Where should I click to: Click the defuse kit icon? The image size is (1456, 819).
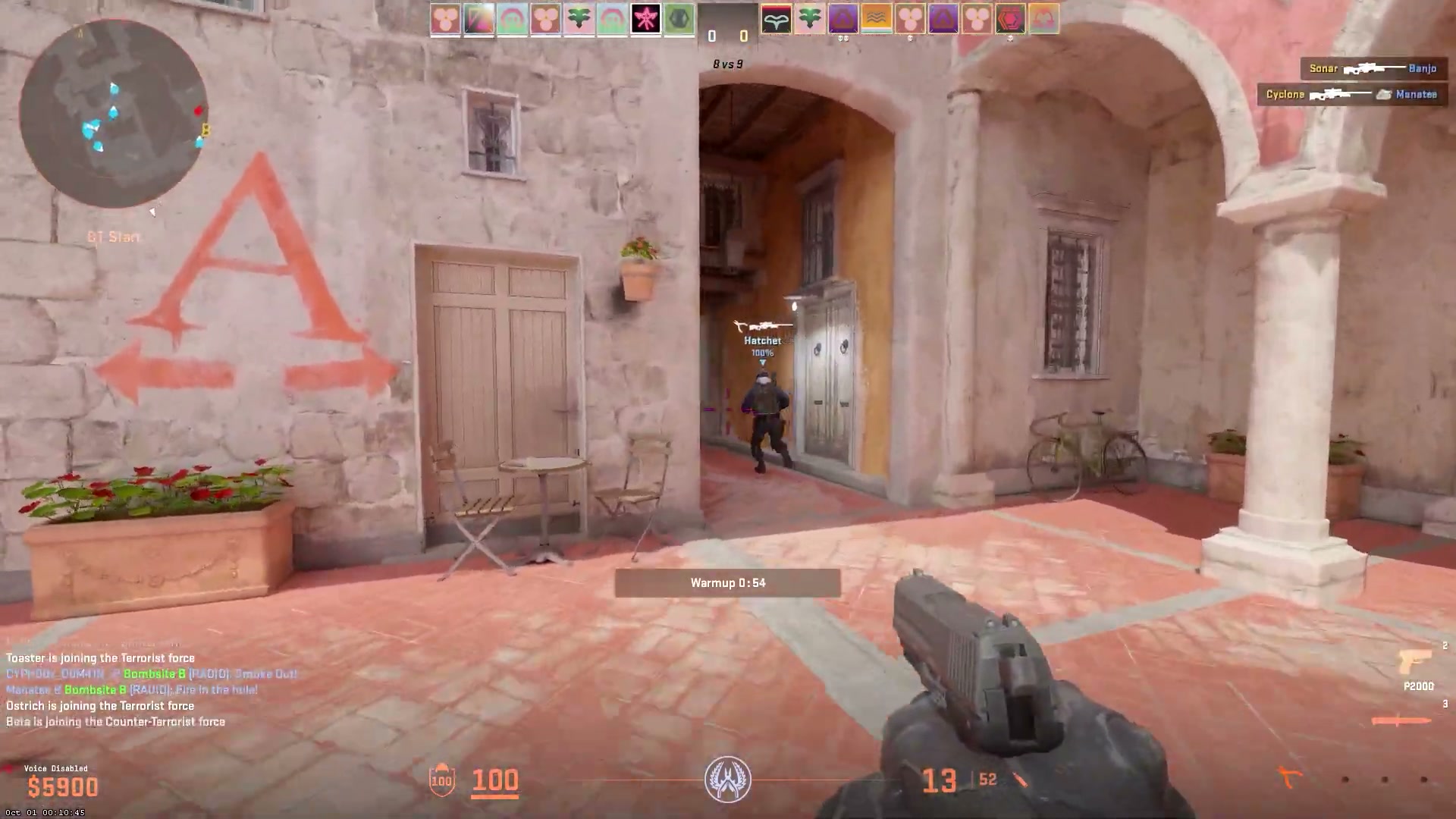click(x=1289, y=777)
